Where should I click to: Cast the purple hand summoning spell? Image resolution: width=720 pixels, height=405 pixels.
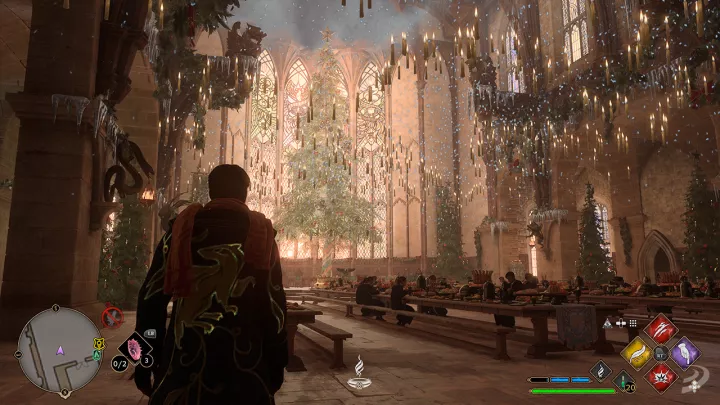(684, 352)
